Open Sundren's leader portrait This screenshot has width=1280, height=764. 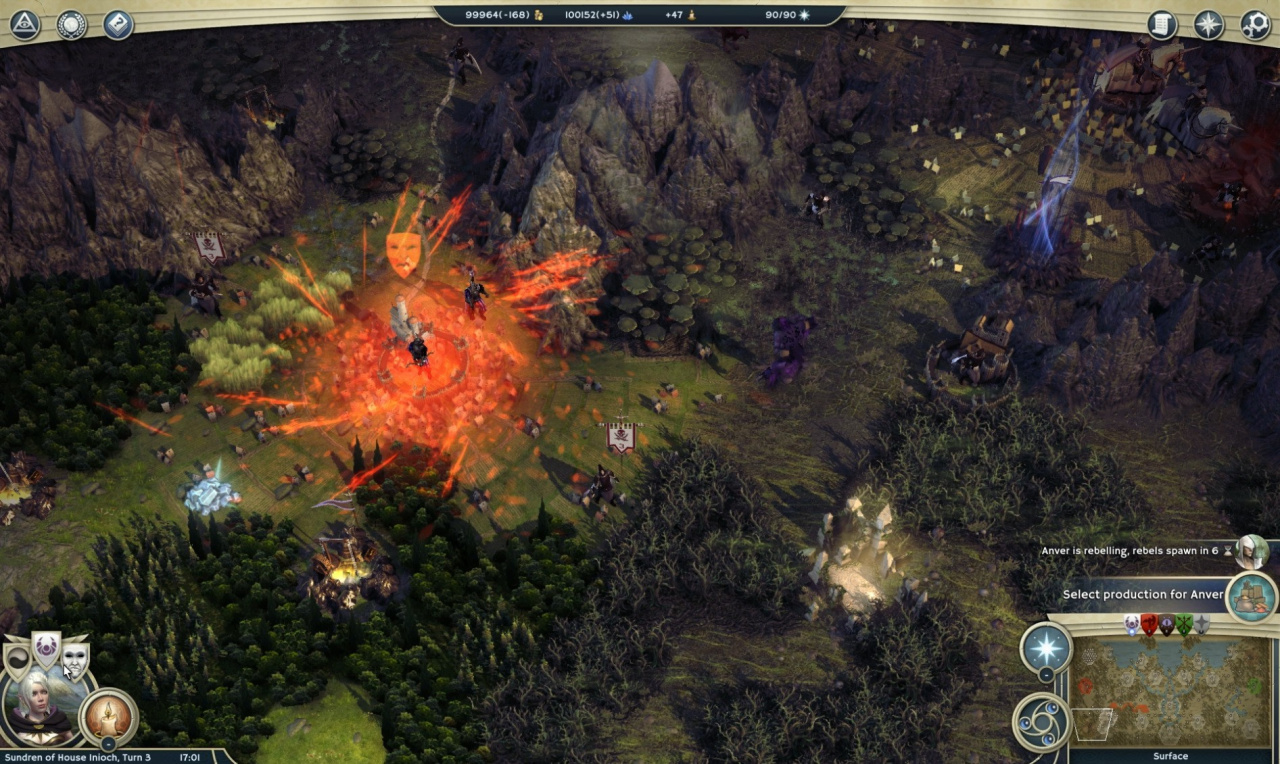coord(42,710)
